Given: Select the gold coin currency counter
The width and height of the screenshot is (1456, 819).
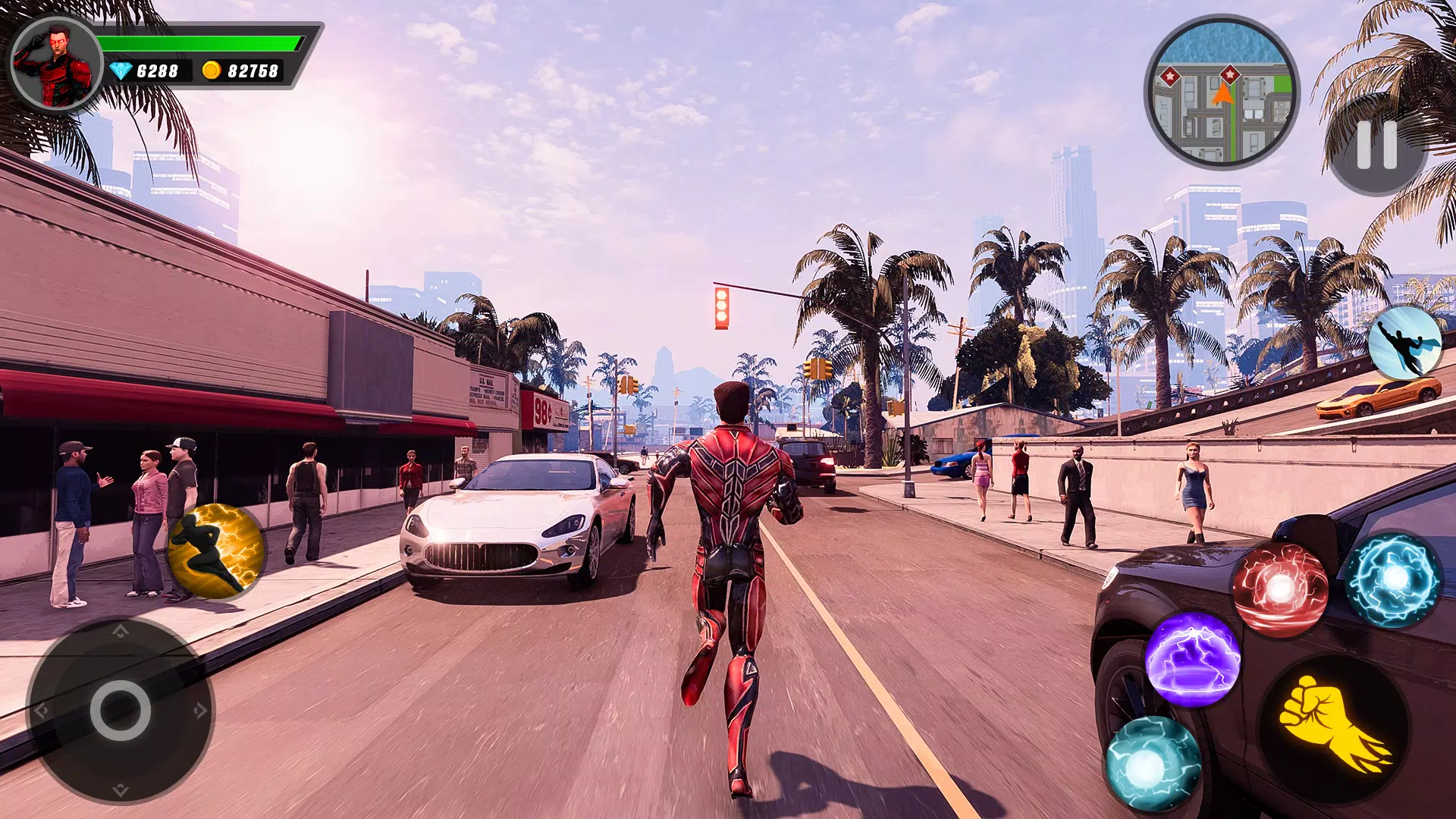Looking at the screenshot, I should coord(241,71).
